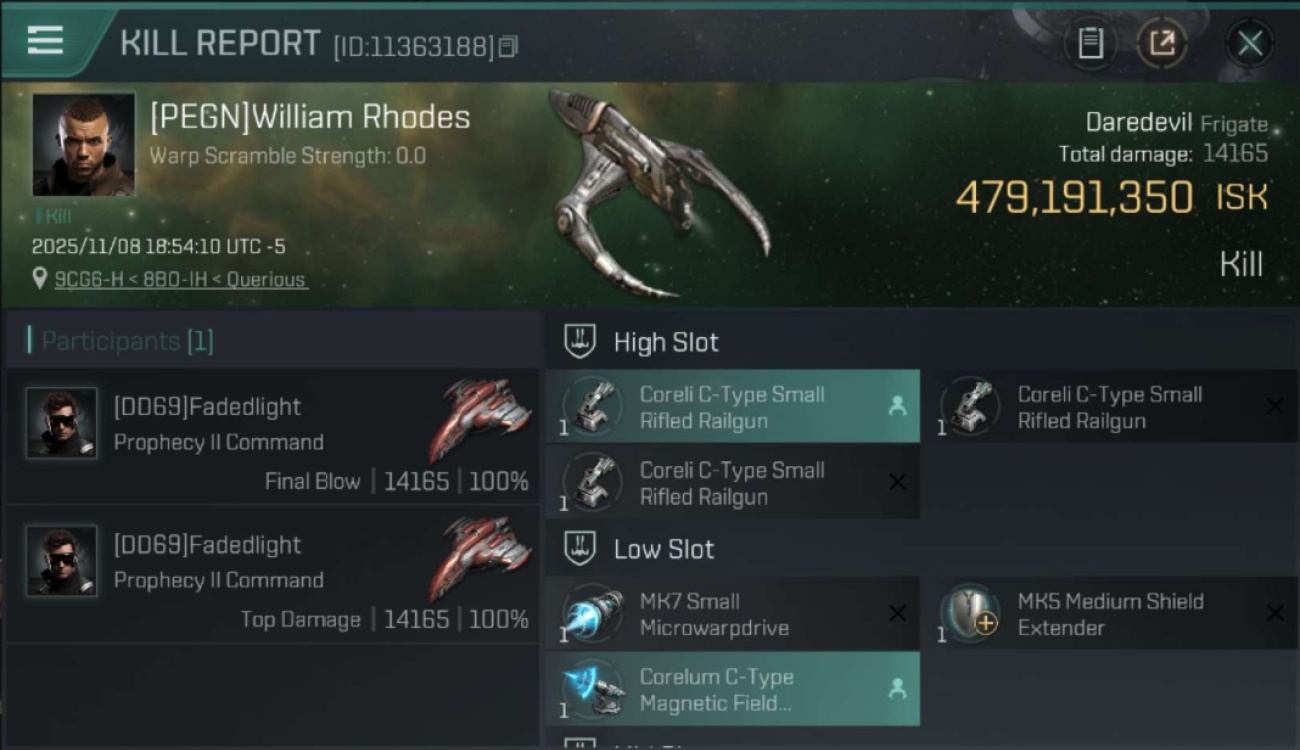Click the Final Blow entry for Fadedlight

pyautogui.click(x=313, y=481)
